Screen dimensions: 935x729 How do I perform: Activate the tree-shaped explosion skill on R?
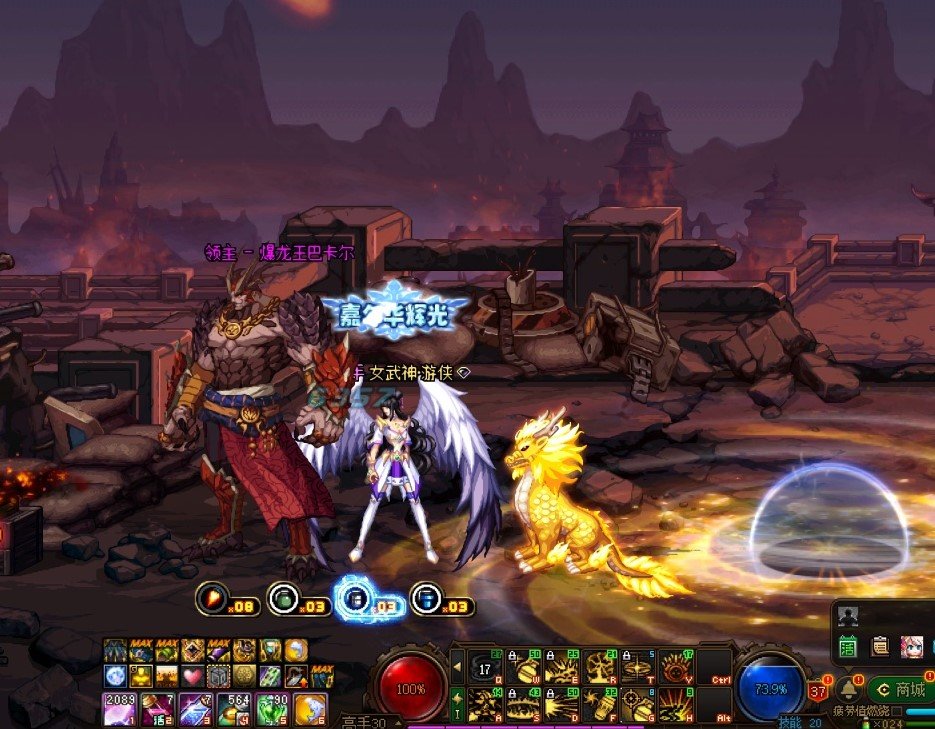pos(600,666)
